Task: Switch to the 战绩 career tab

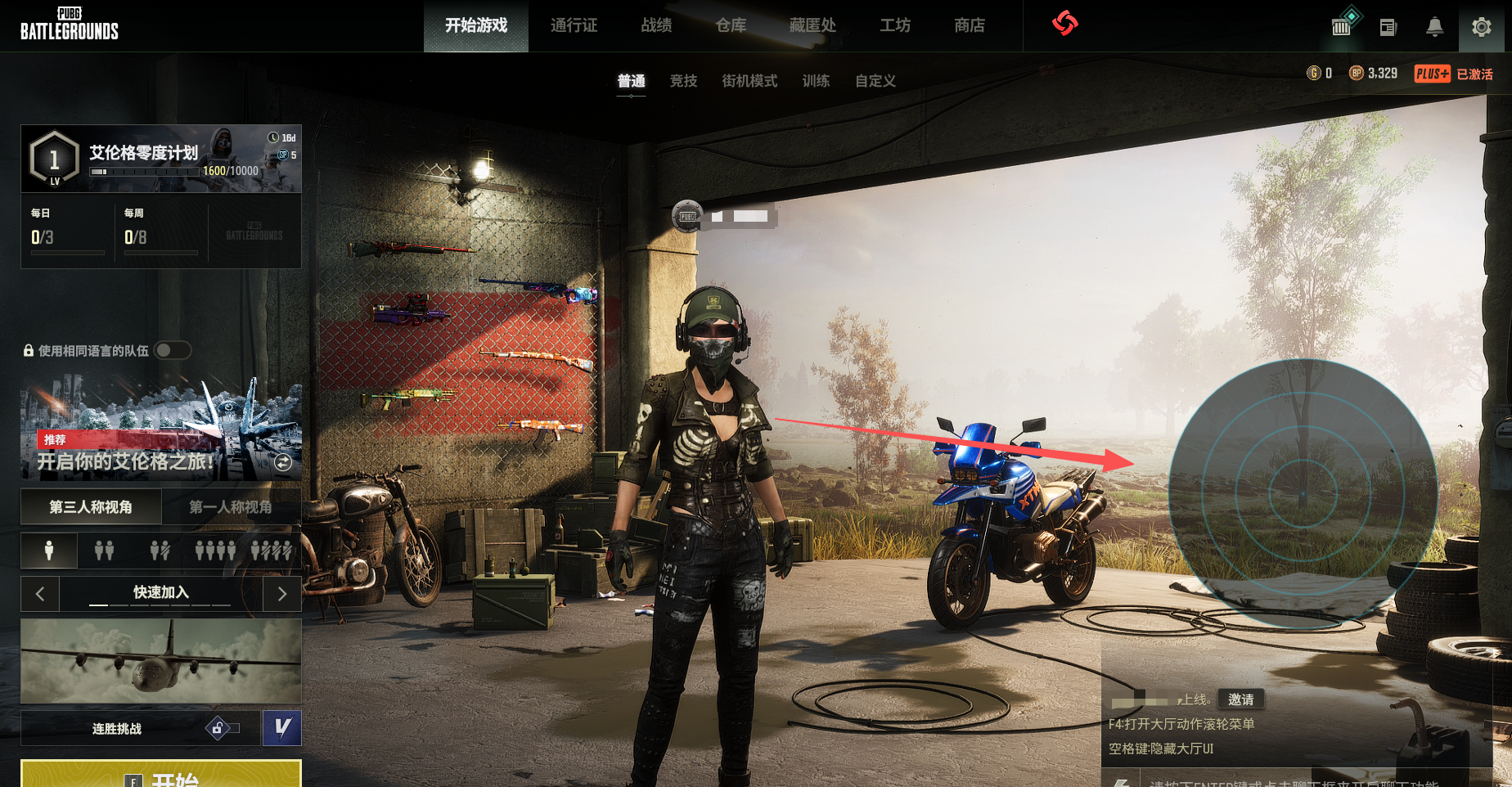Action: click(656, 25)
